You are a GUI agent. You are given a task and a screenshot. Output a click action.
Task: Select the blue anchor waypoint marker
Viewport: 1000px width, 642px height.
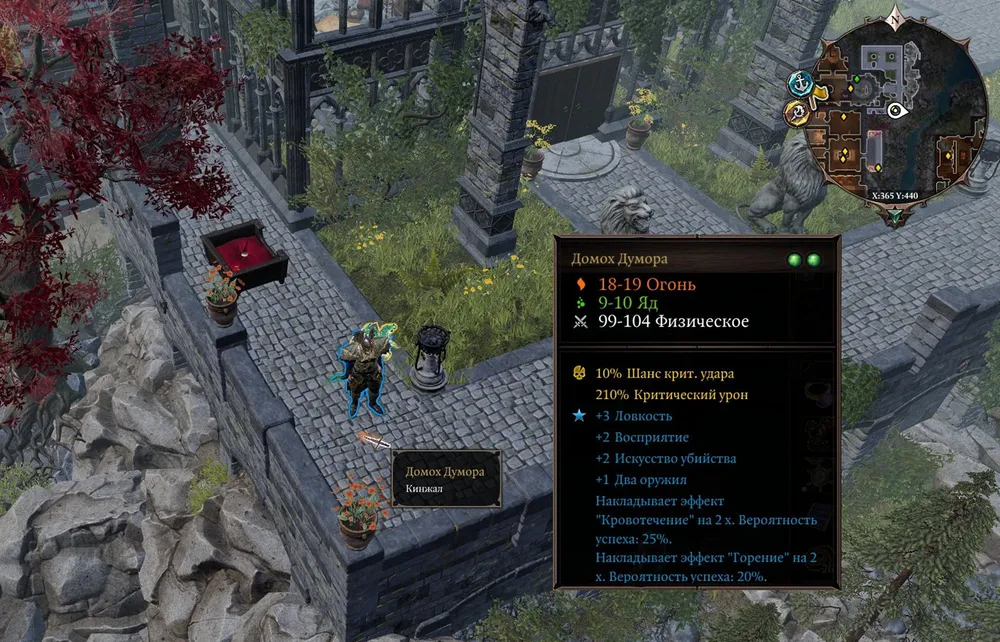[x=798, y=82]
